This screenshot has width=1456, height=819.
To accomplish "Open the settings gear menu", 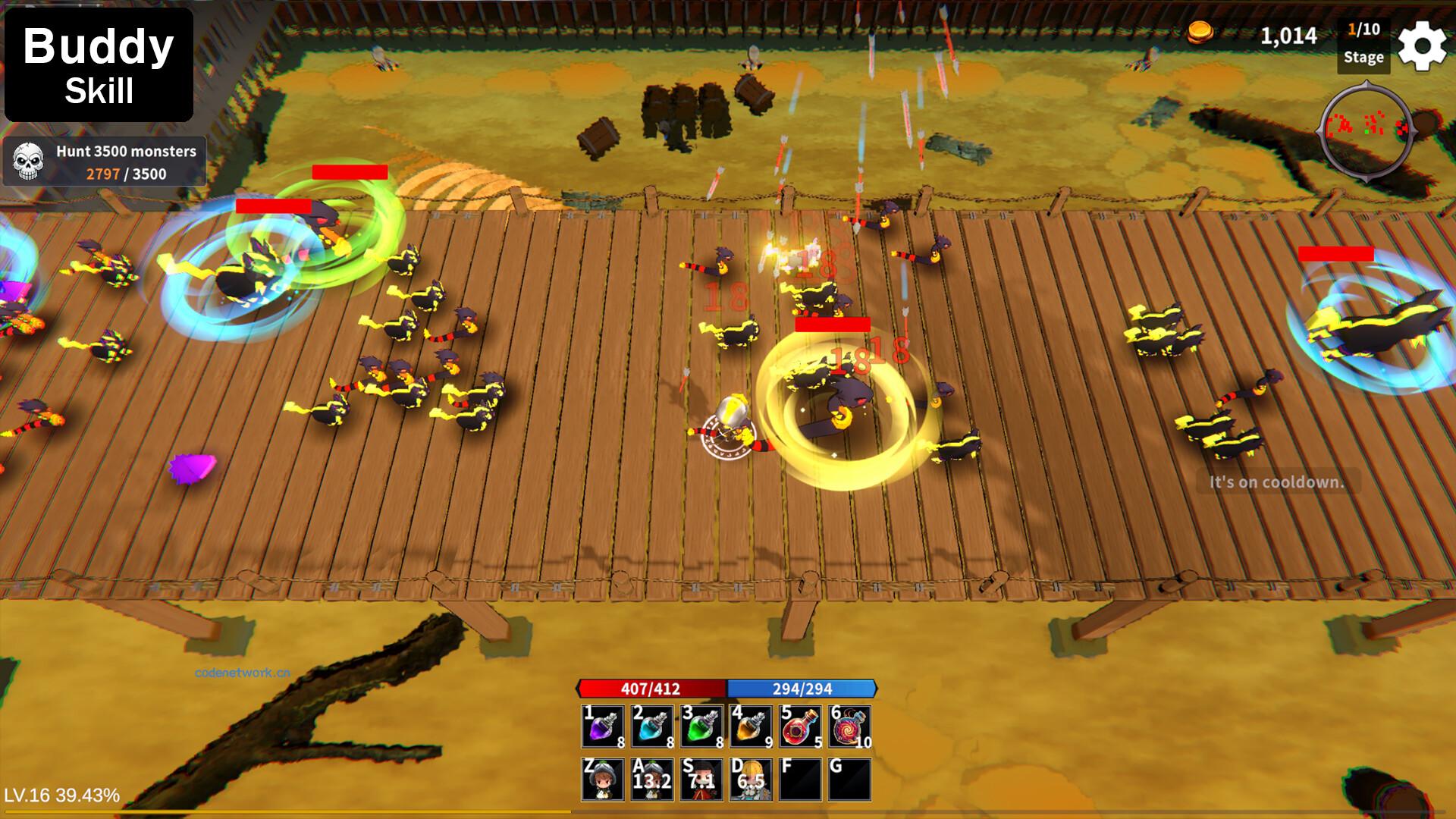I will [x=1422, y=45].
